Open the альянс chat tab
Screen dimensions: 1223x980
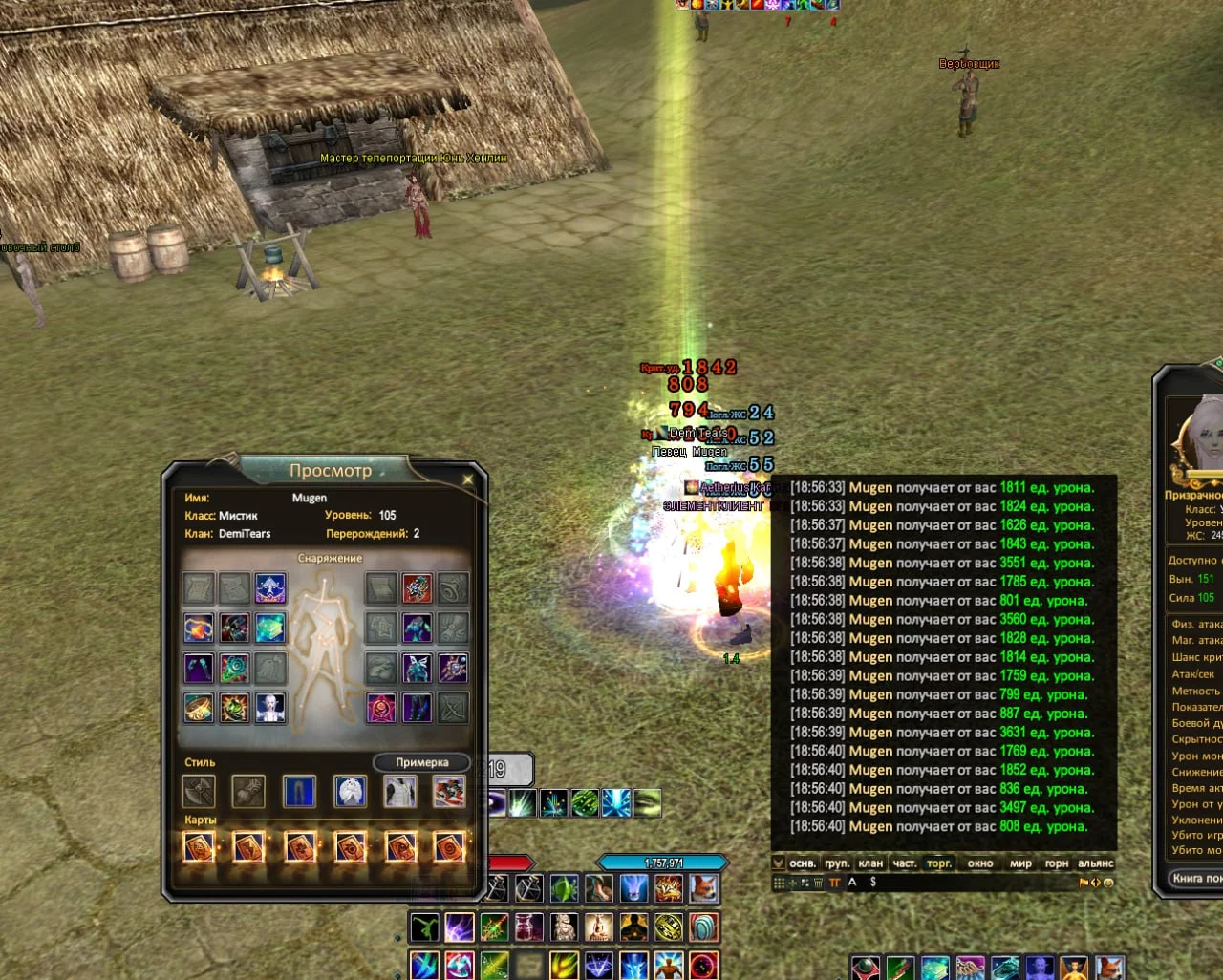pos(1095,863)
